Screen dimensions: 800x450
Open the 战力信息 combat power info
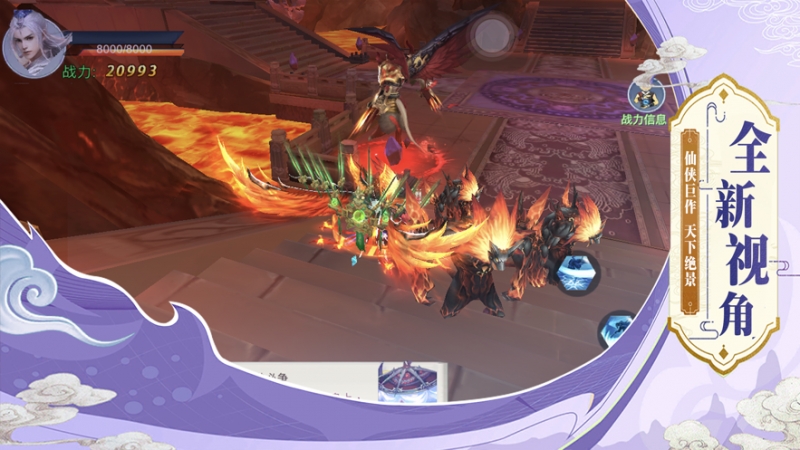645,98
